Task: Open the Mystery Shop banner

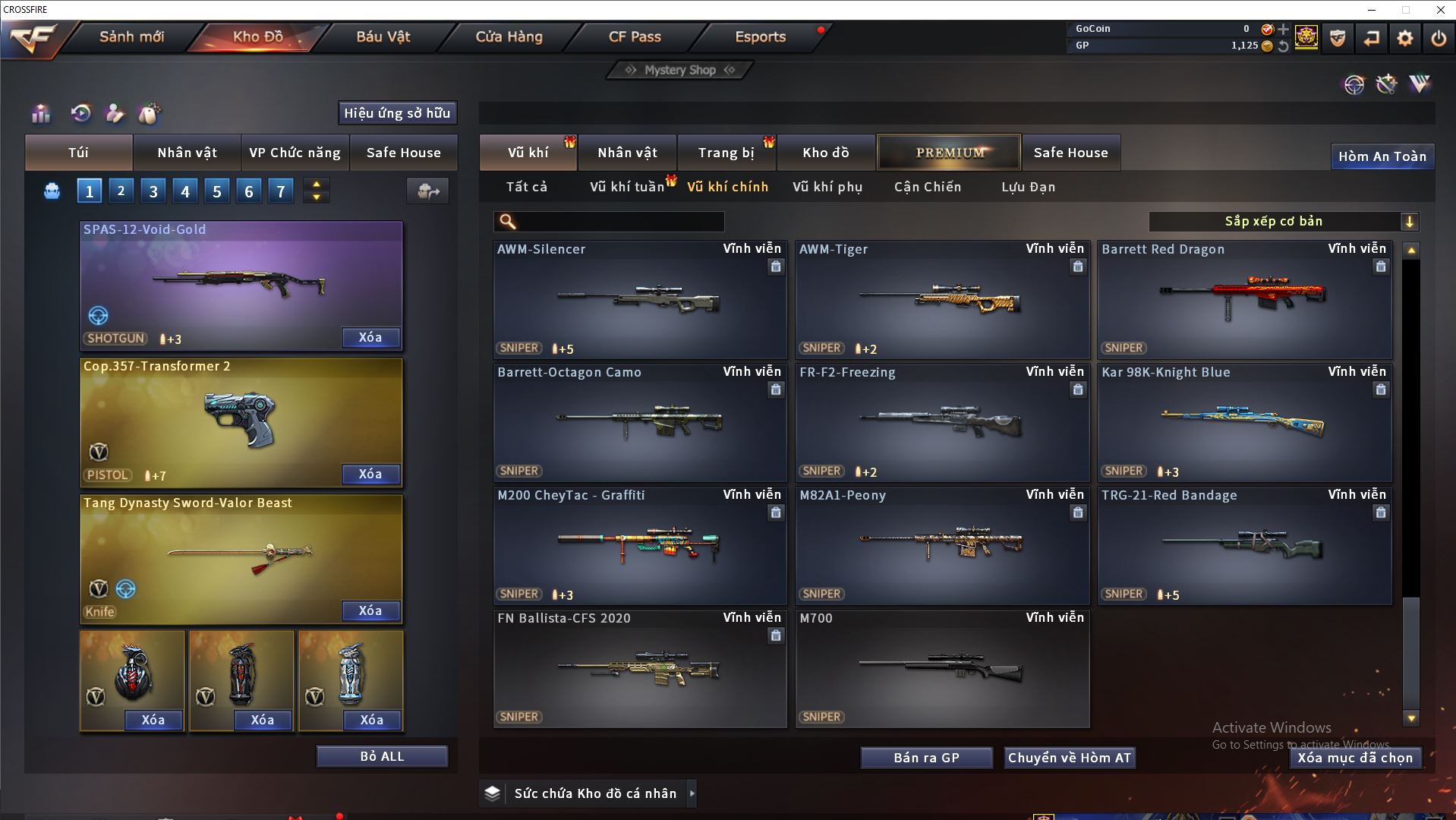Action: point(680,70)
